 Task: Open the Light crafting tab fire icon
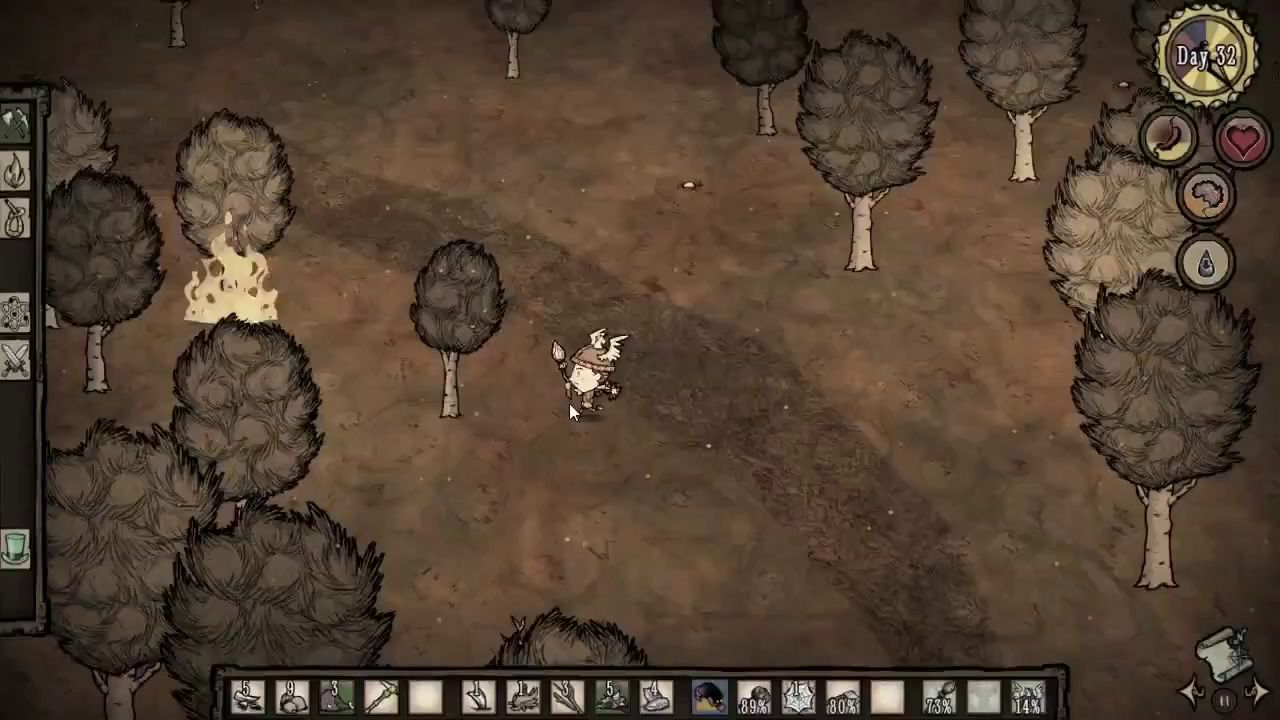16,170
